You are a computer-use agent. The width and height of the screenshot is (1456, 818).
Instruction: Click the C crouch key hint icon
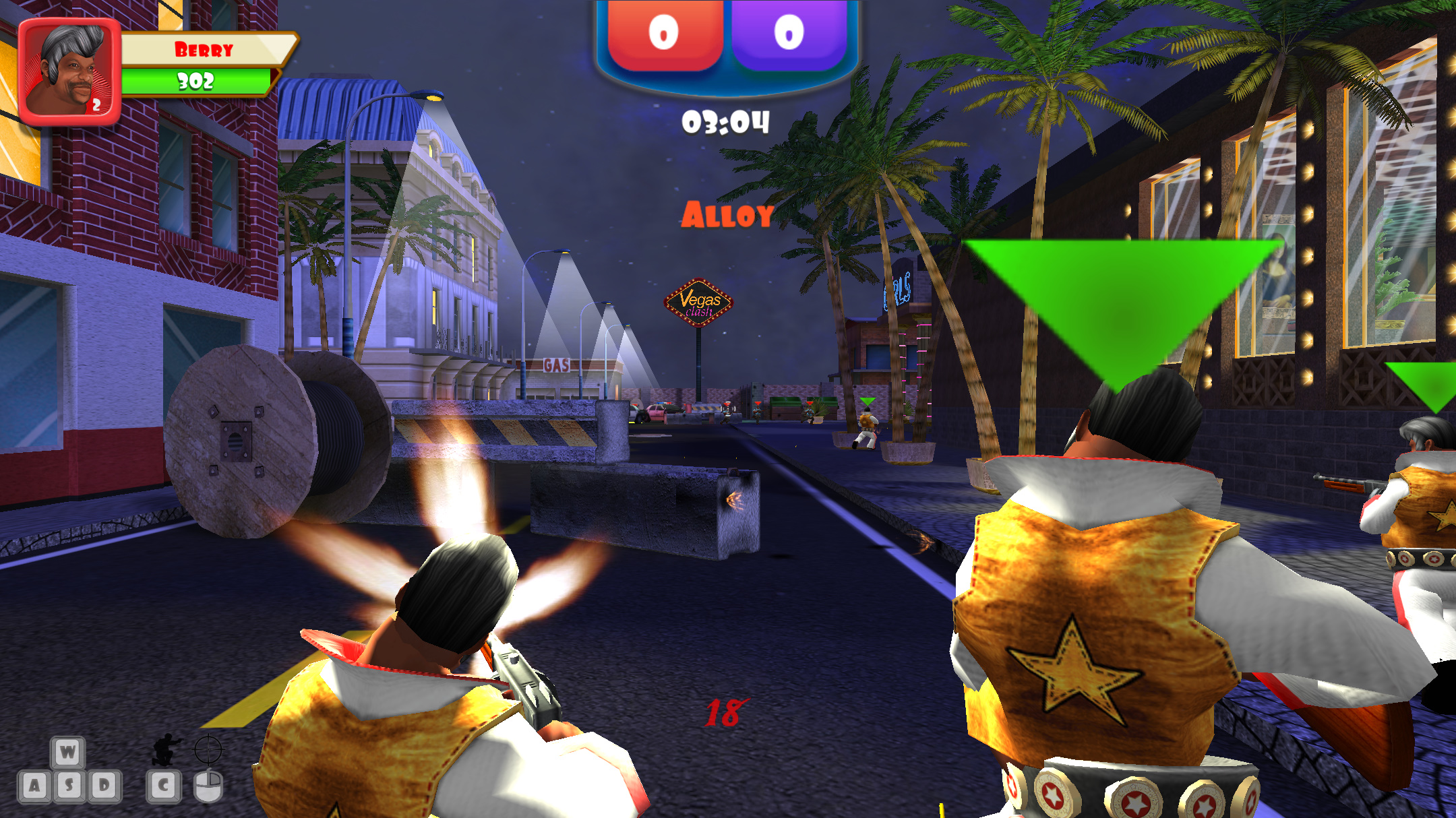(163, 786)
